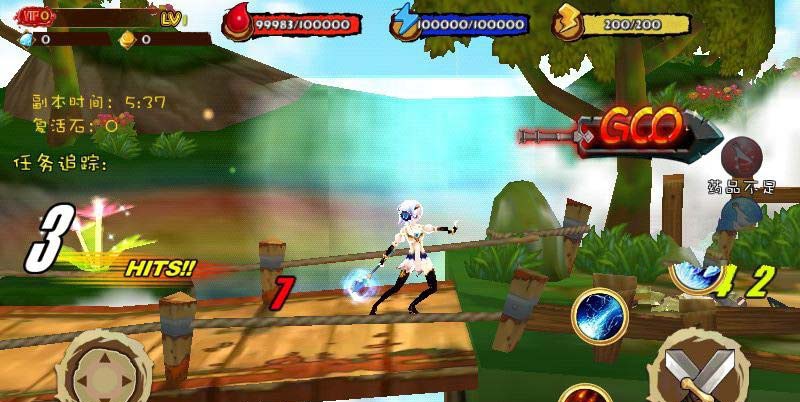
Task: Trigger the blue wave slash skill
Action: pyautogui.click(x=695, y=270)
